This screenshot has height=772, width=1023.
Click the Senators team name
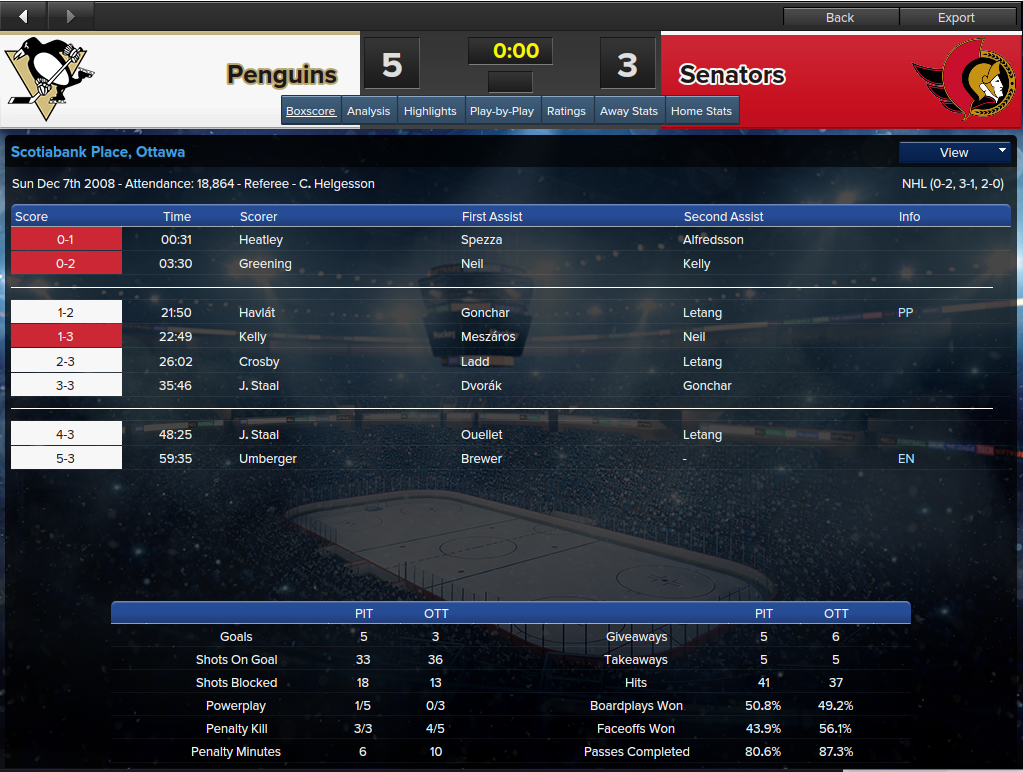click(x=732, y=75)
